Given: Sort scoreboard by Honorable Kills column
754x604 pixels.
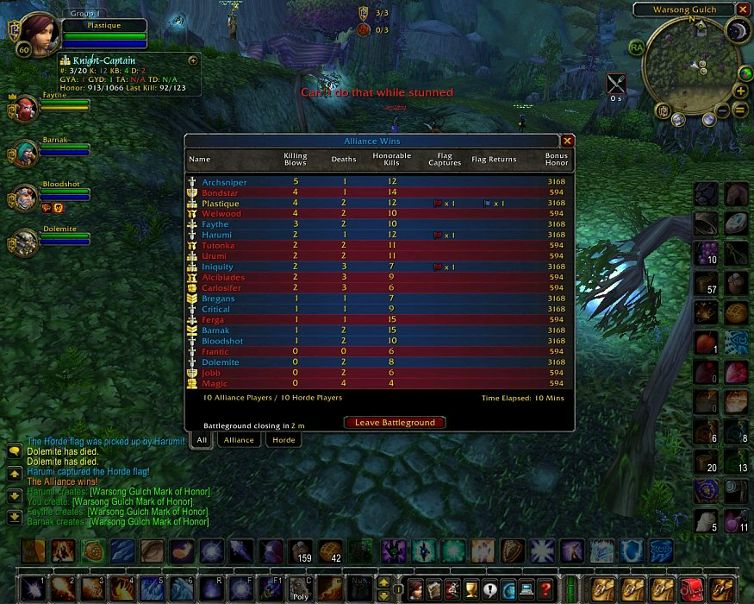Looking at the screenshot, I should pos(391,159).
